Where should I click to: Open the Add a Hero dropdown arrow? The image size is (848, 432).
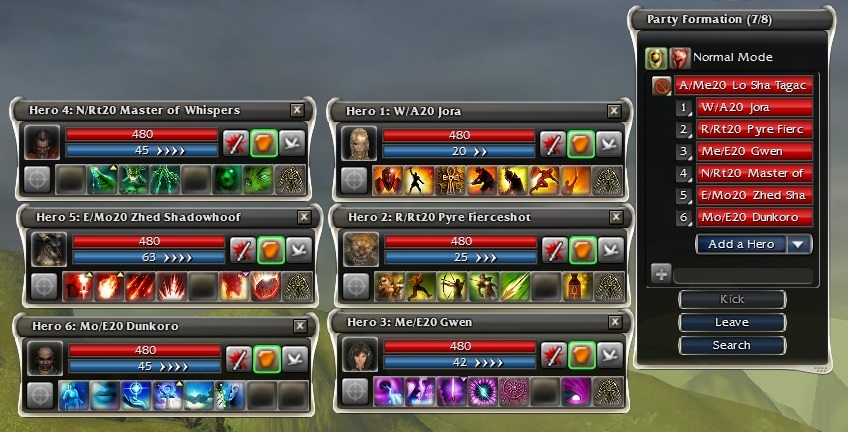click(x=797, y=243)
